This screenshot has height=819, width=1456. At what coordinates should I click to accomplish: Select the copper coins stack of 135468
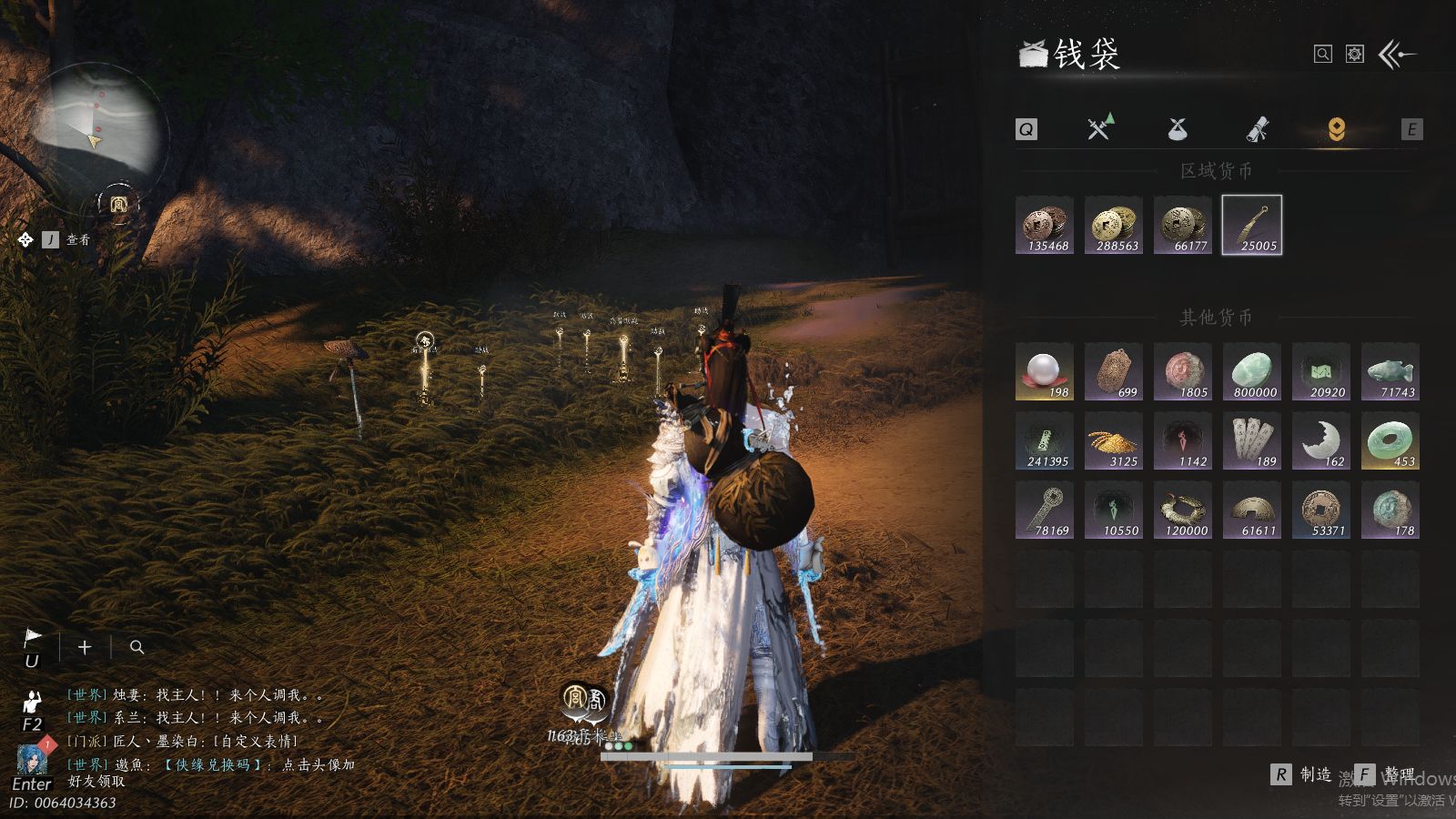pyautogui.click(x=1045, y=225)
